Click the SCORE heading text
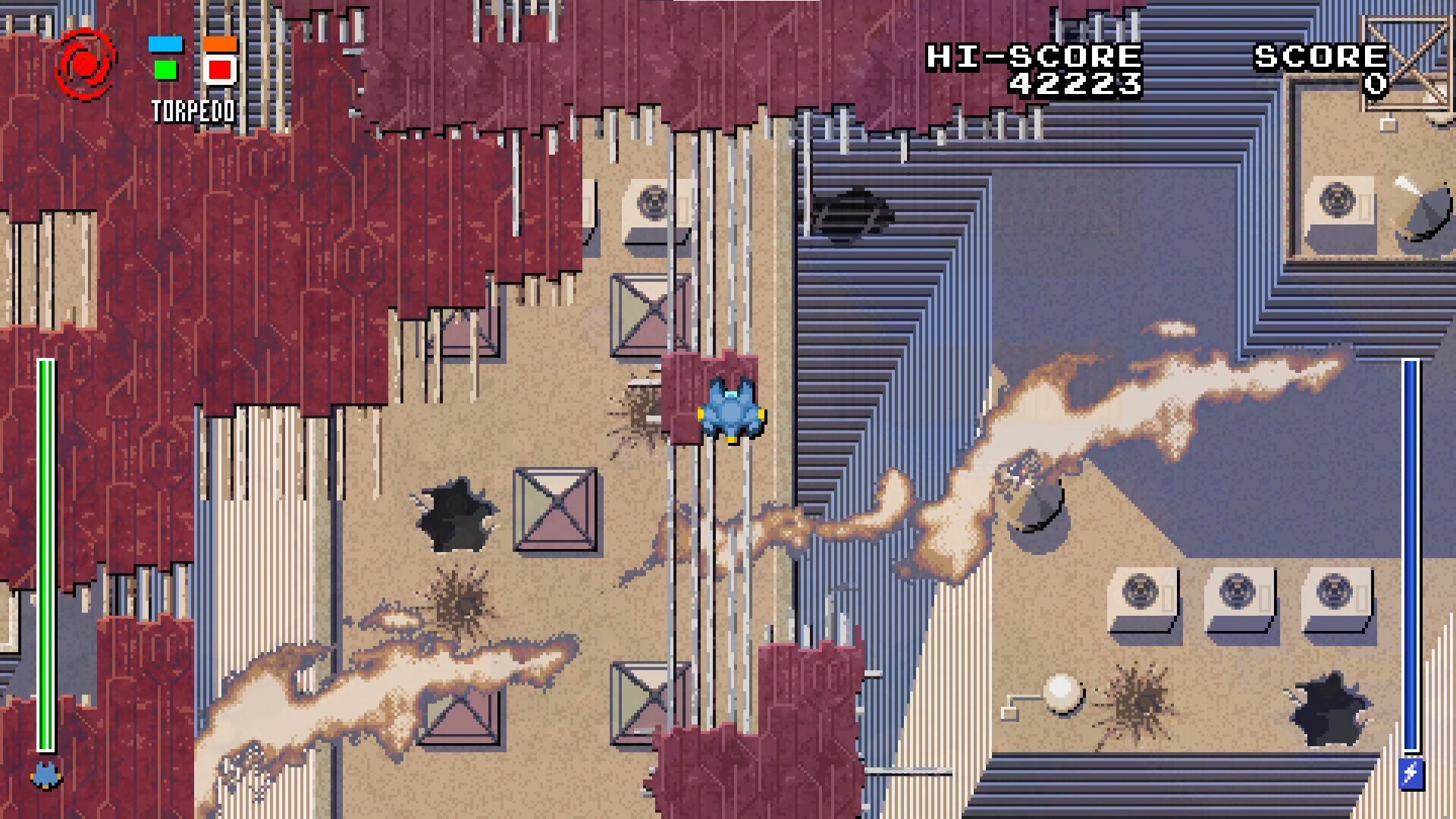This screenshot has width=1456, height=819. (x=1321, y=55)
